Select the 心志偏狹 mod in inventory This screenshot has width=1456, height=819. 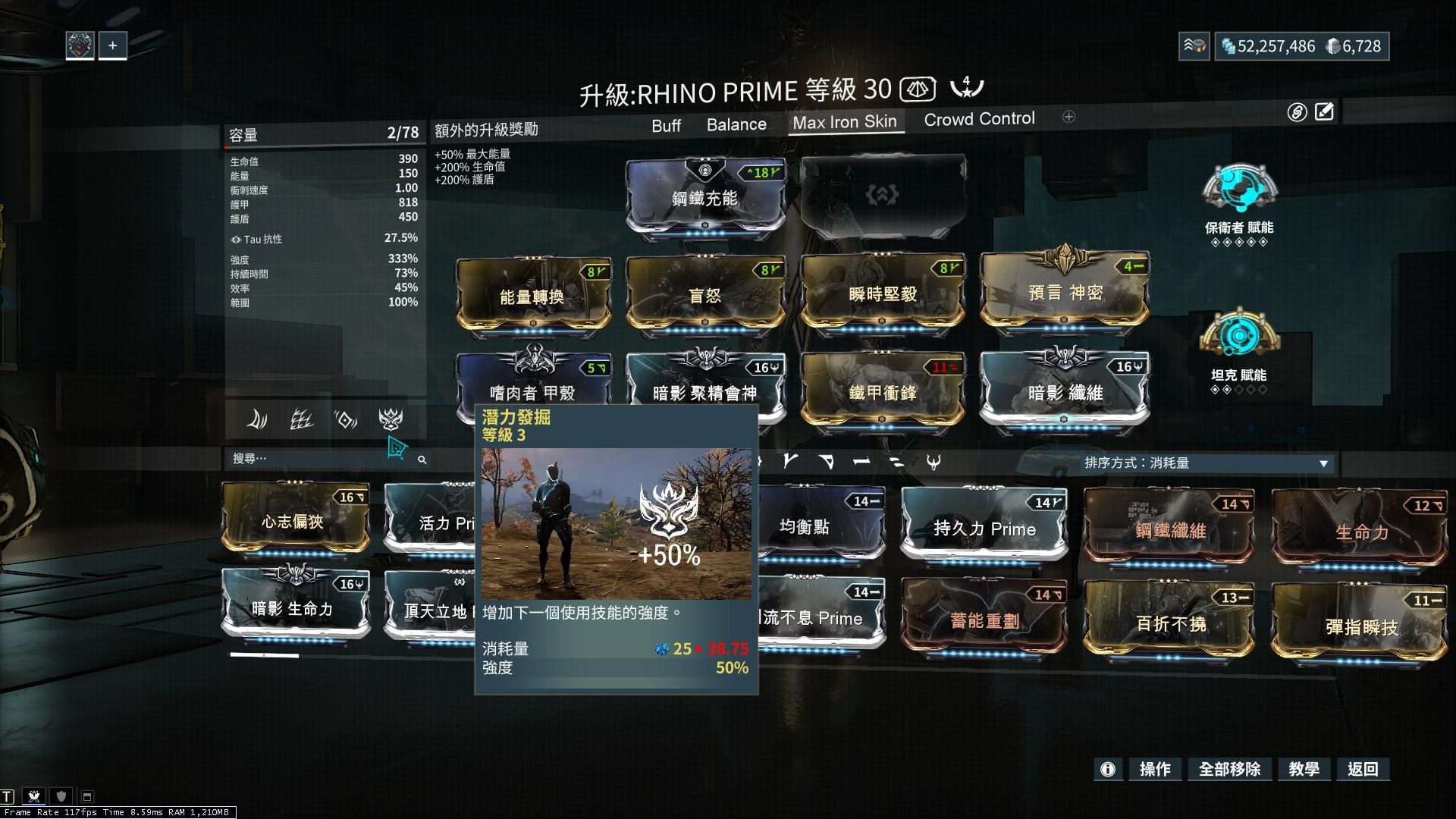293,522
